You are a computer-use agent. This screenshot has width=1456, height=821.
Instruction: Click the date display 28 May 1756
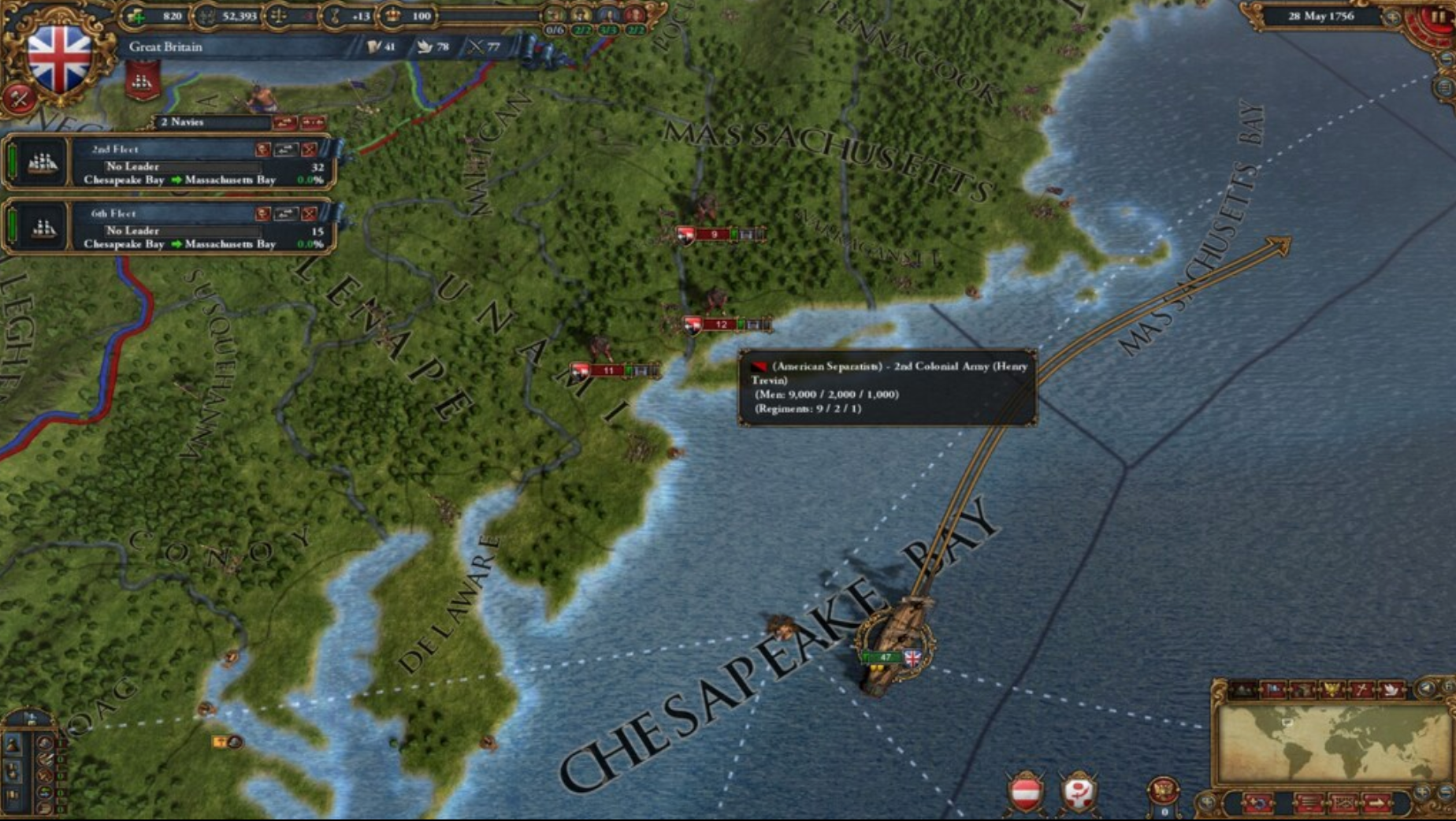[1321, 16]
